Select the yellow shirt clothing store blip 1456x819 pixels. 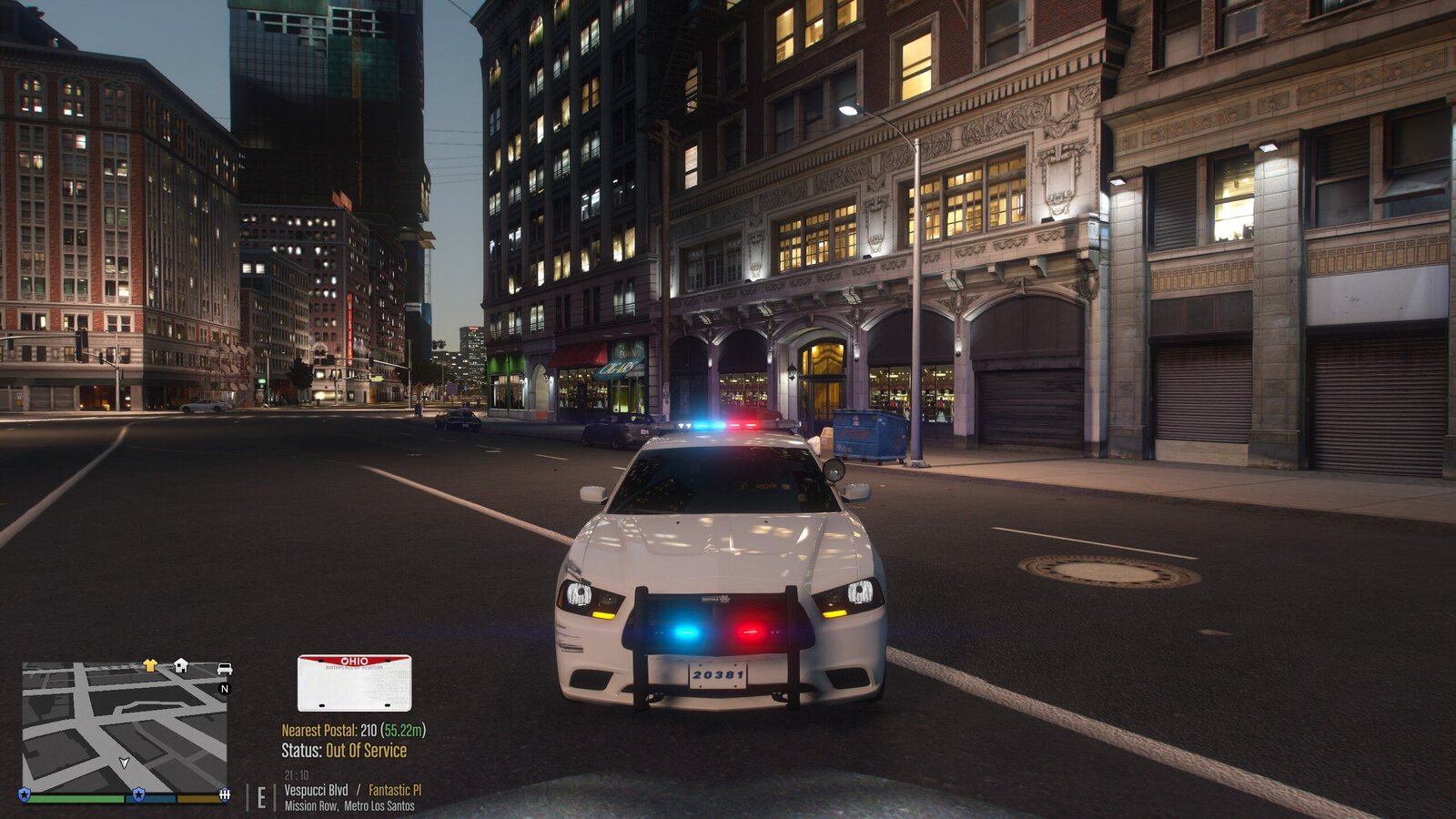point(150,665)
